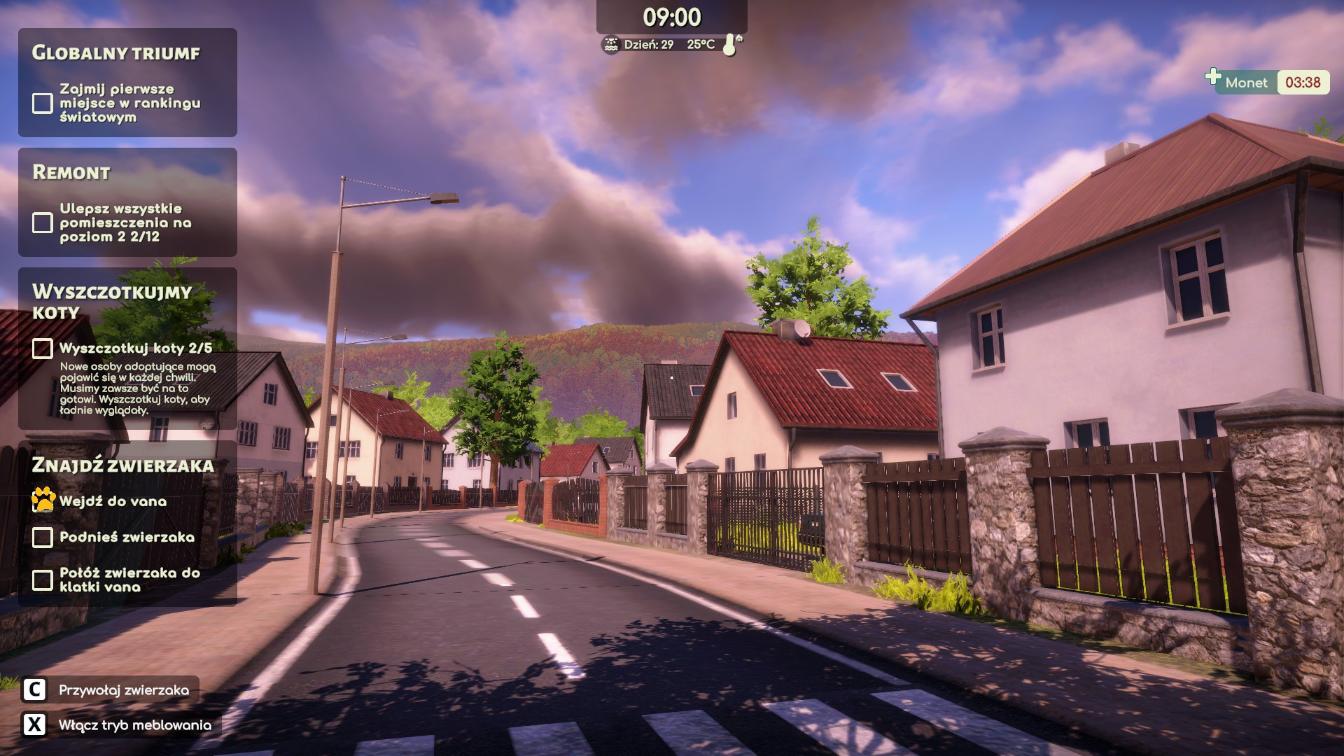Tick the Ulepsz wszystkie pomieszczenia checkbox
This screenshot has height=756, width=1344.
coord(42,222)
